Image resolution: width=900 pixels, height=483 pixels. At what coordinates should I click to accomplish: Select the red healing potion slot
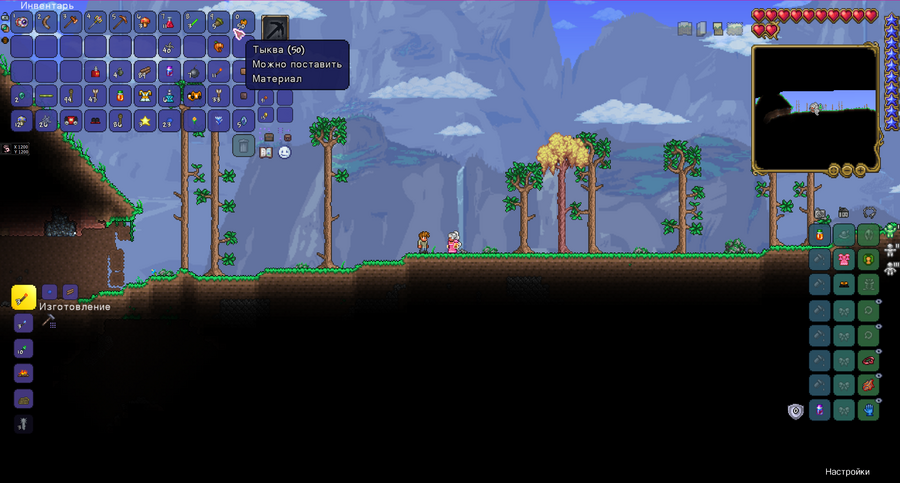[171, 22]
